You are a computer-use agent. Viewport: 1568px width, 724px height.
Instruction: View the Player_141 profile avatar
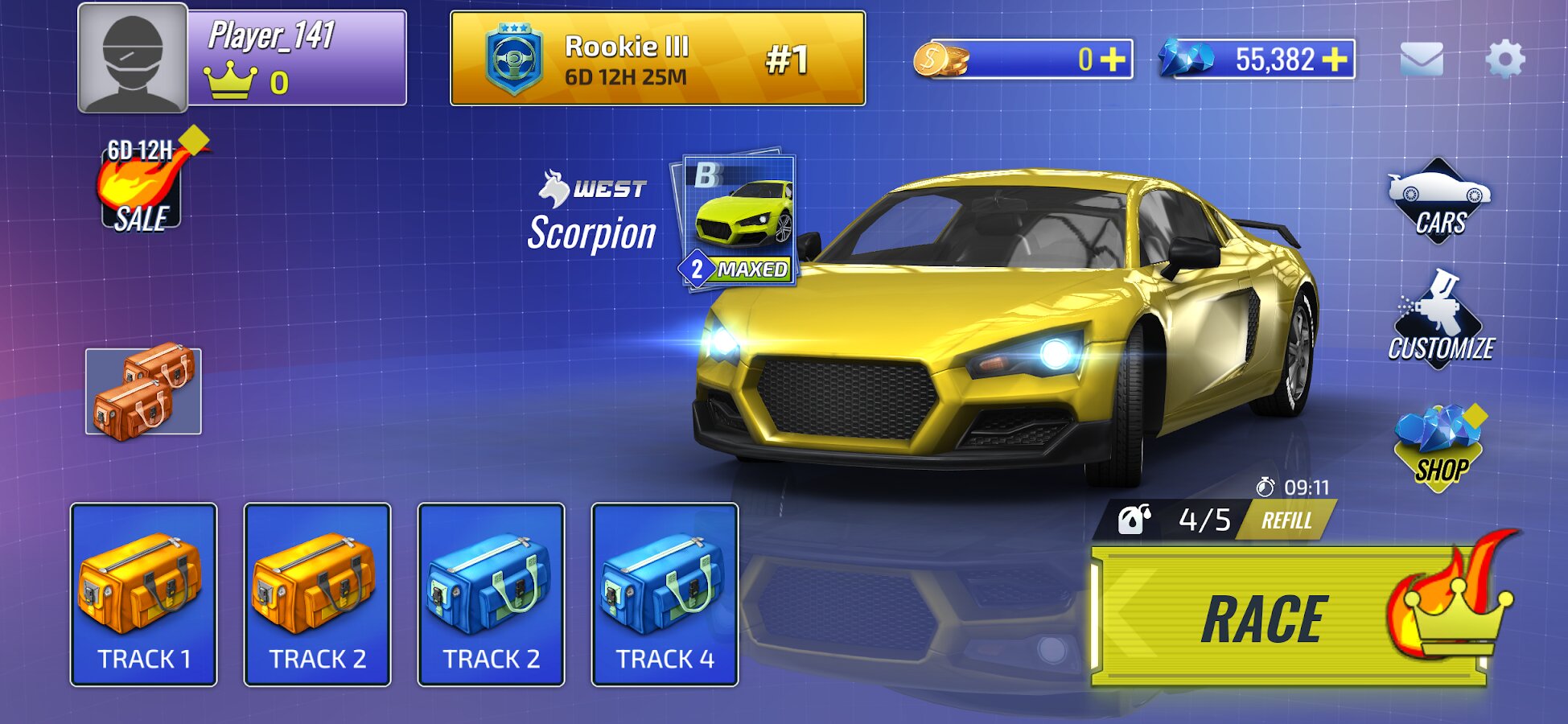pos(133,58)
